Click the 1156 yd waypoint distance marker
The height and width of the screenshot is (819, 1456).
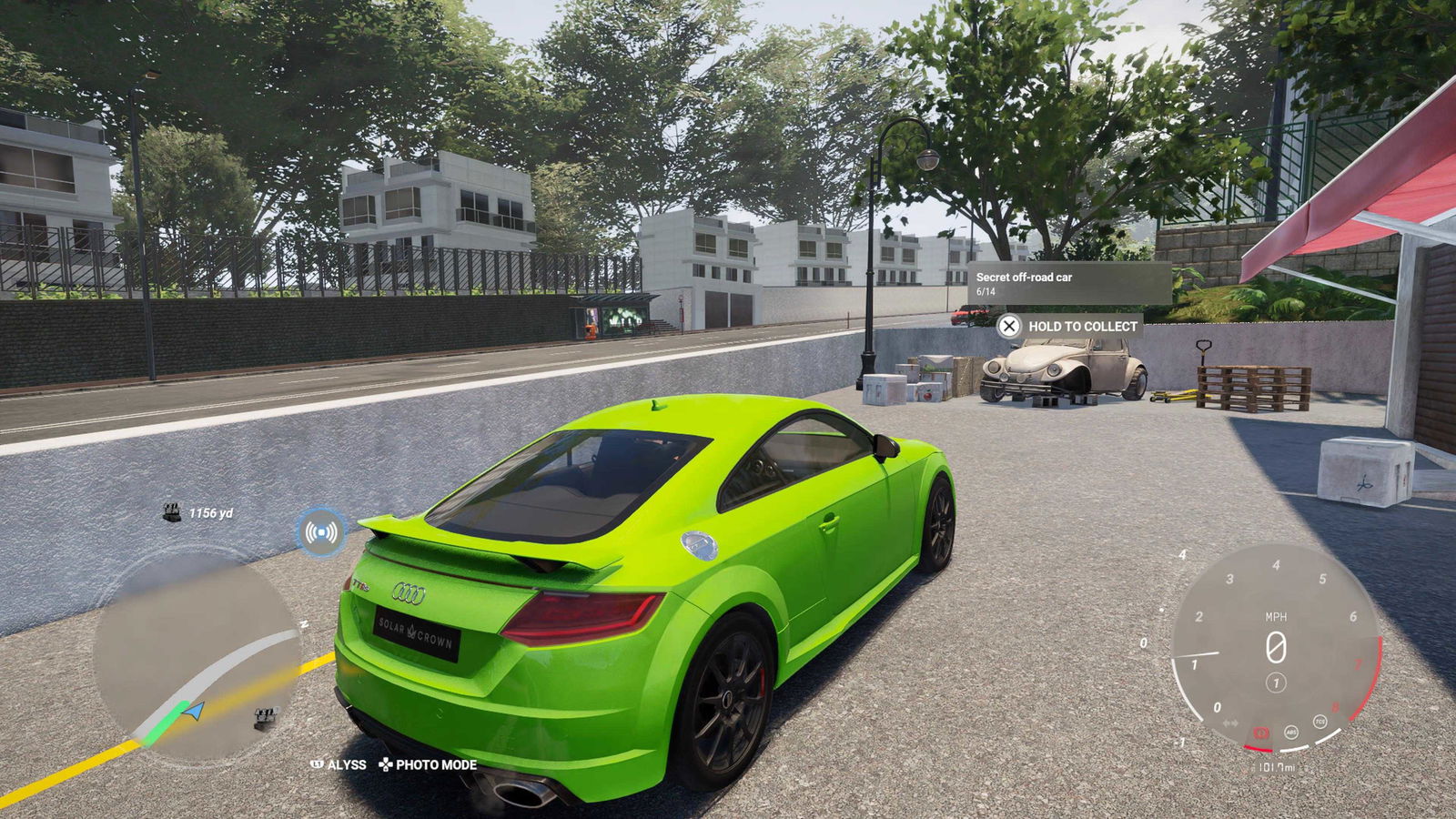pos(198,513)
